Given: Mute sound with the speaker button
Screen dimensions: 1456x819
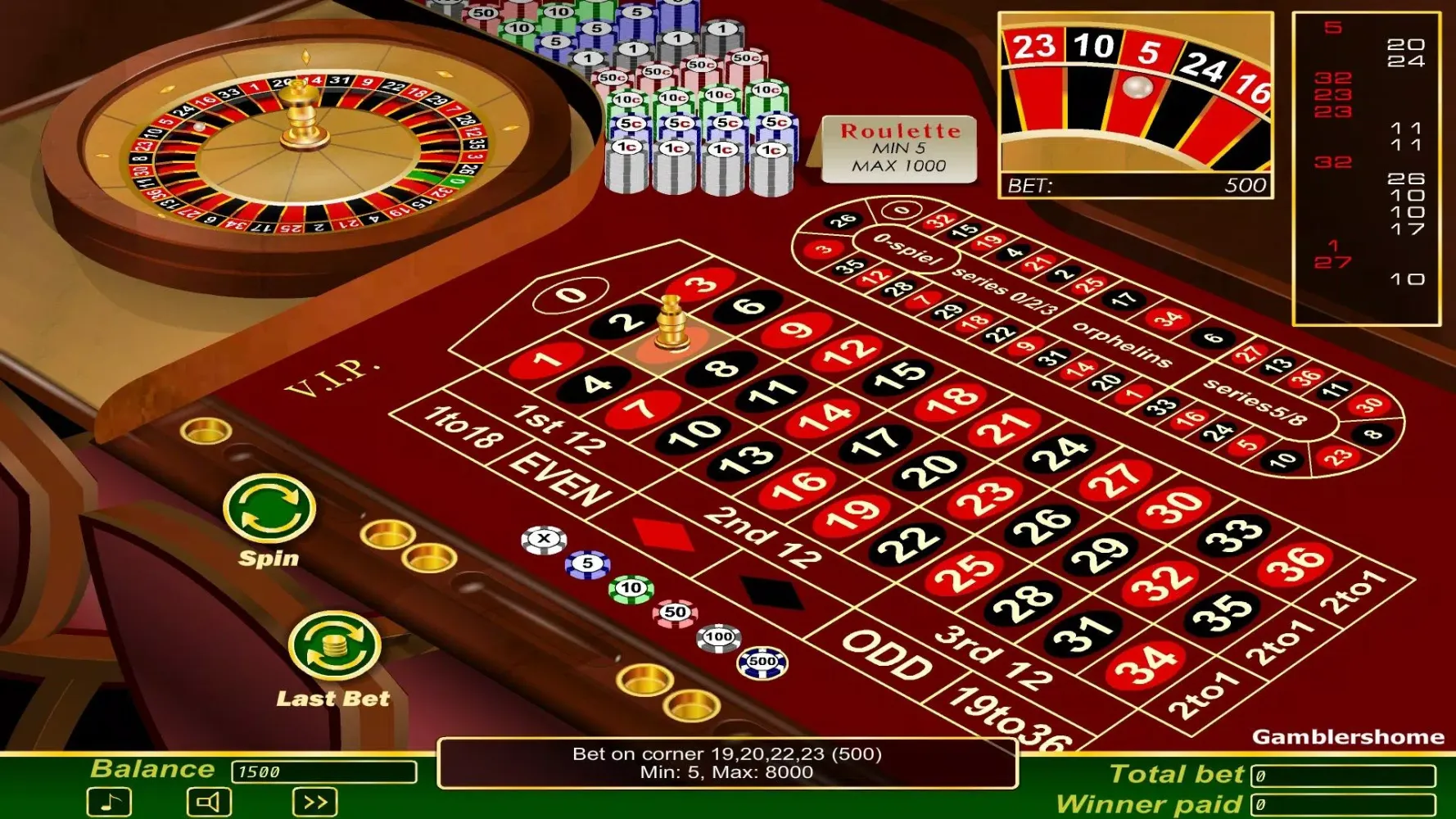Looking at the screenshot, I should click(210, 802).
